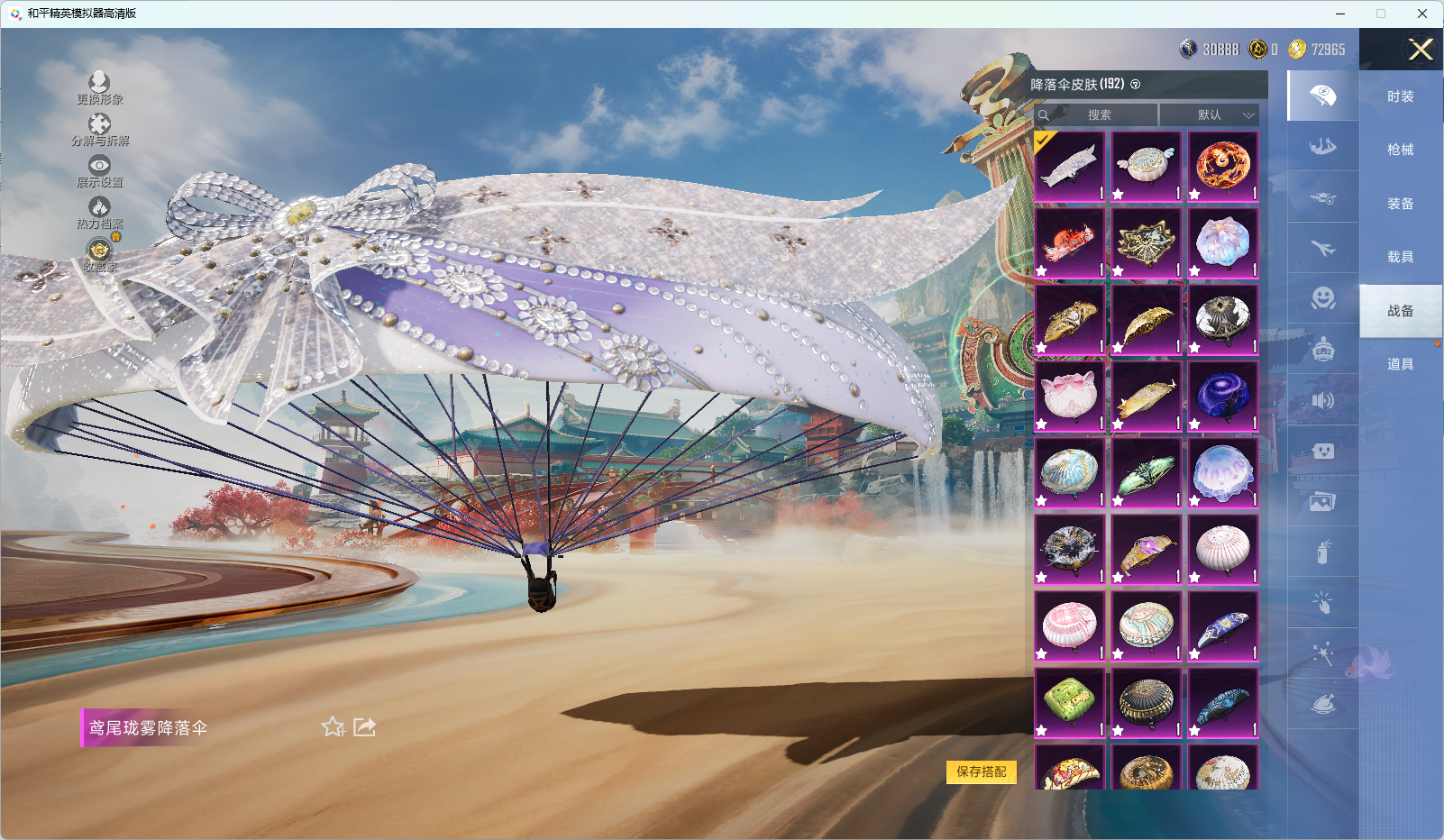
Task: Open 分解与拆解 dismantle option
Action: pyautogui.click(x=99, y=130)
